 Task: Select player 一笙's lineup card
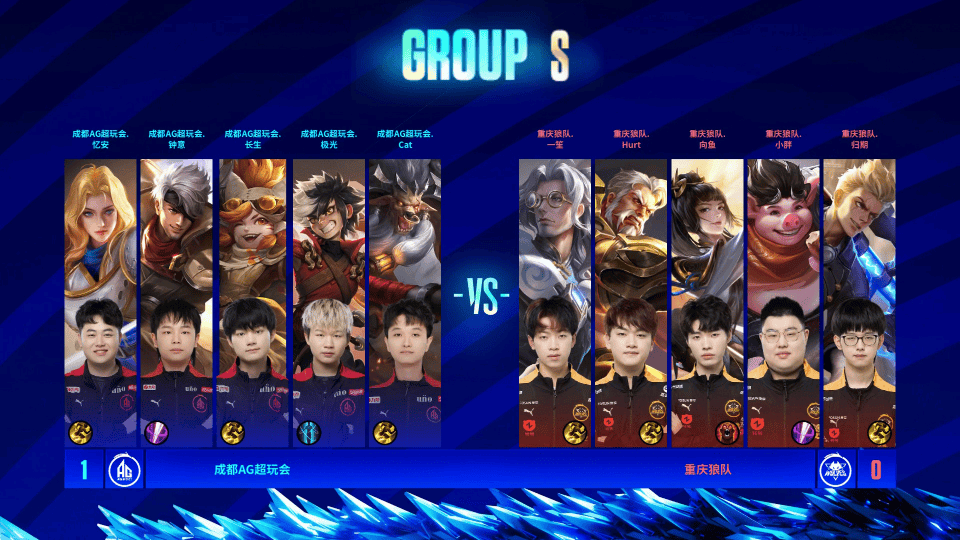coord(555,302)
